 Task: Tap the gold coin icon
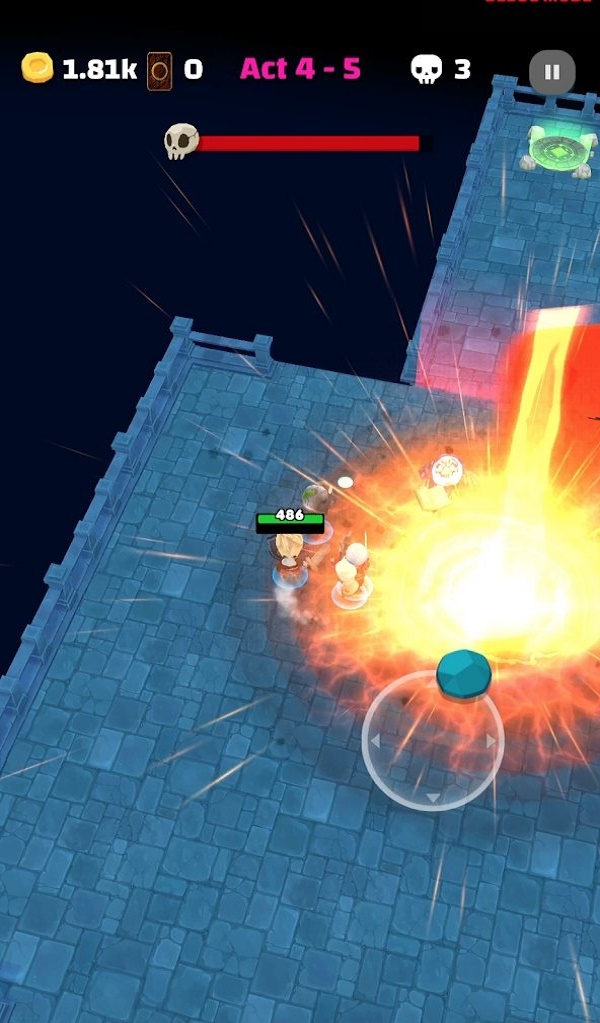click(37, 68)
